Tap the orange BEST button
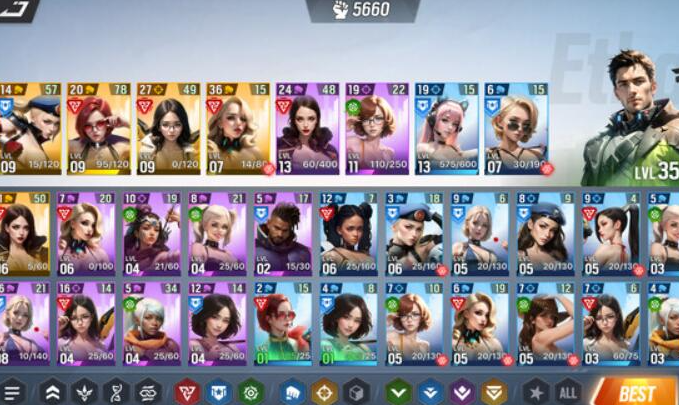This screenshot has width=679, height=405. tap(636, 391)
